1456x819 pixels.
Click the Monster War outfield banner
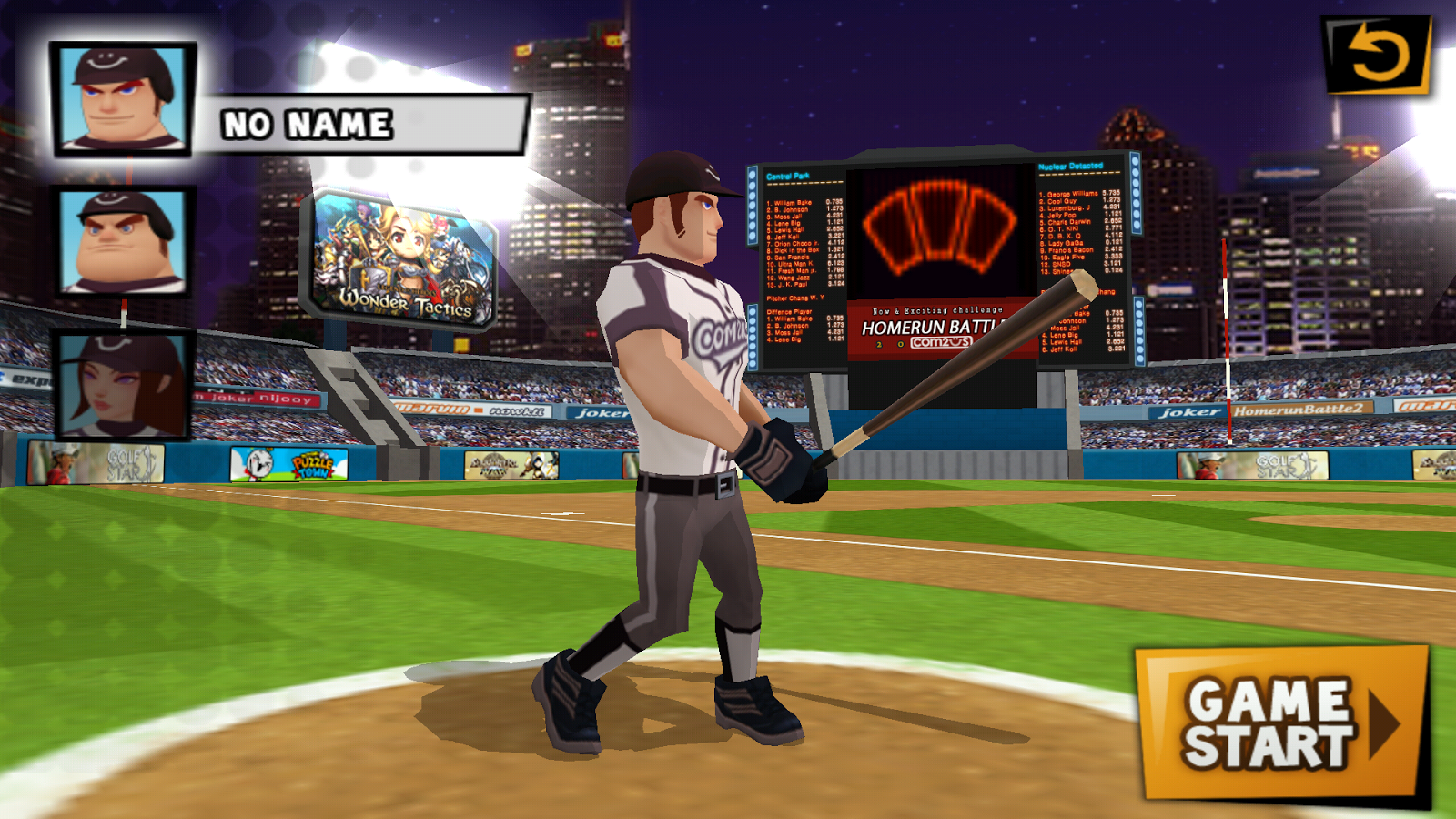pyautogui.click(x=510, y=464)
